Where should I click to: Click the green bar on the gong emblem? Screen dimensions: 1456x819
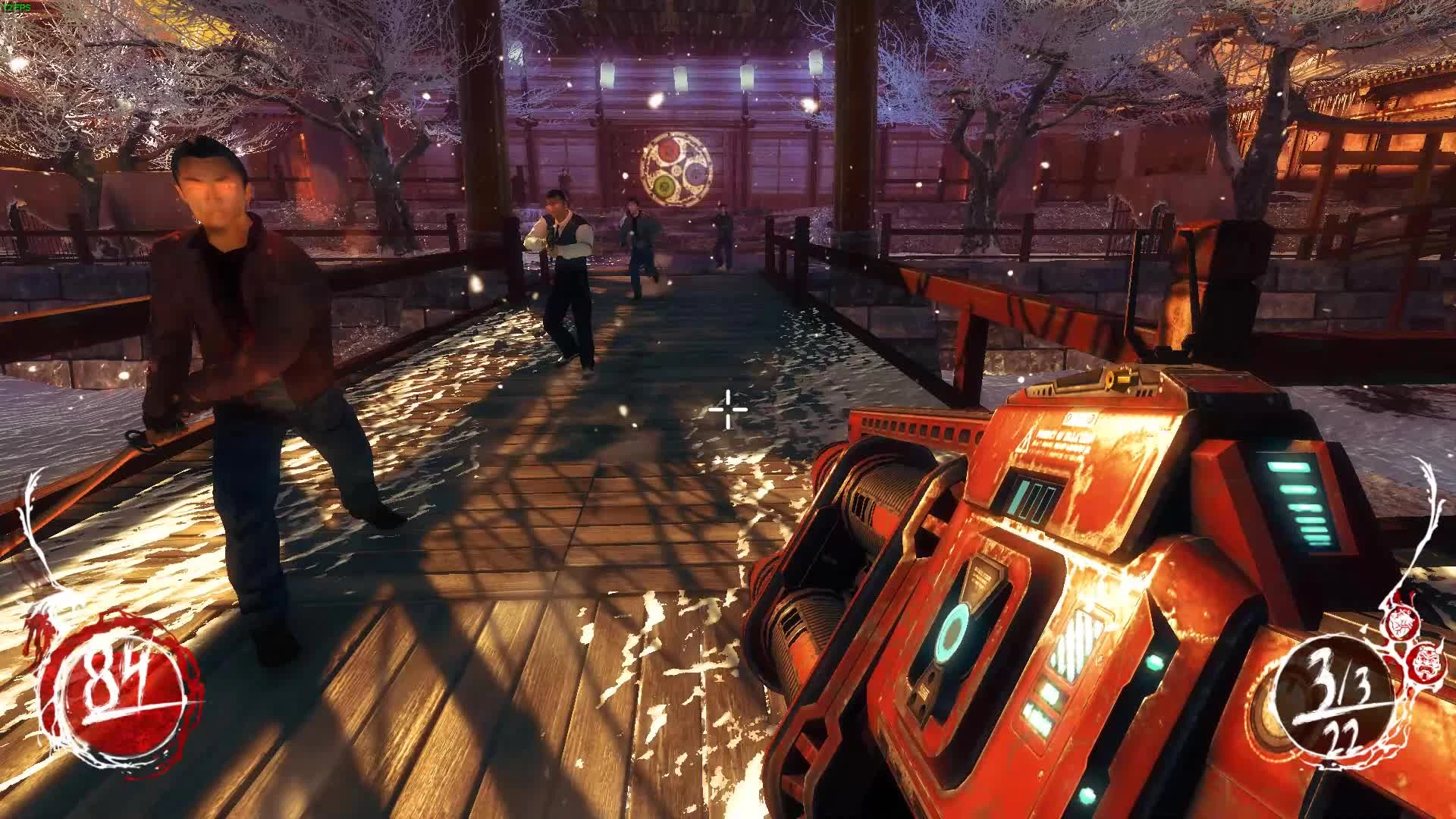click(663, 184)
